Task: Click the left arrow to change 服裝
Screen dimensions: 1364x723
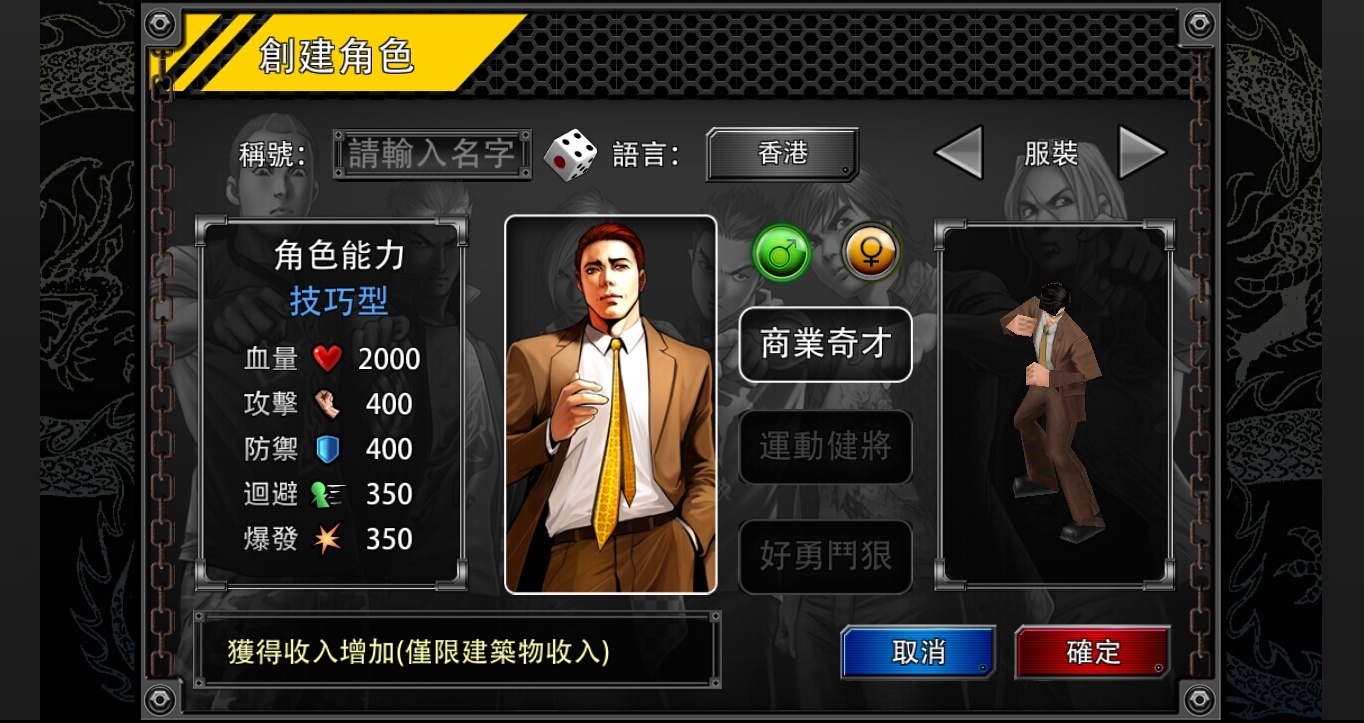Action: (957, 152)
